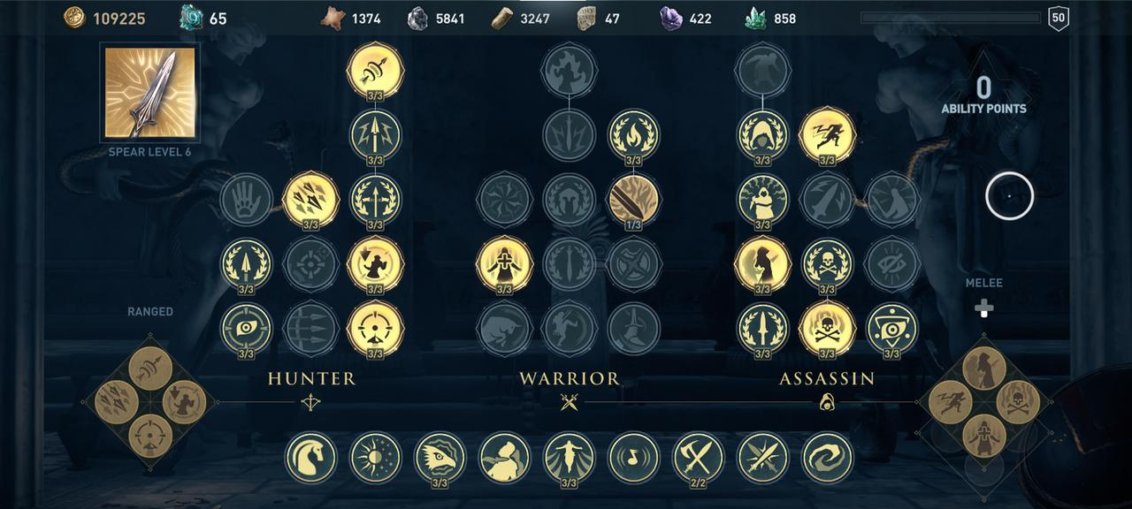
Task: Select the tied arrow ability in Hunter tree
Action: click(x=375, y=70)
